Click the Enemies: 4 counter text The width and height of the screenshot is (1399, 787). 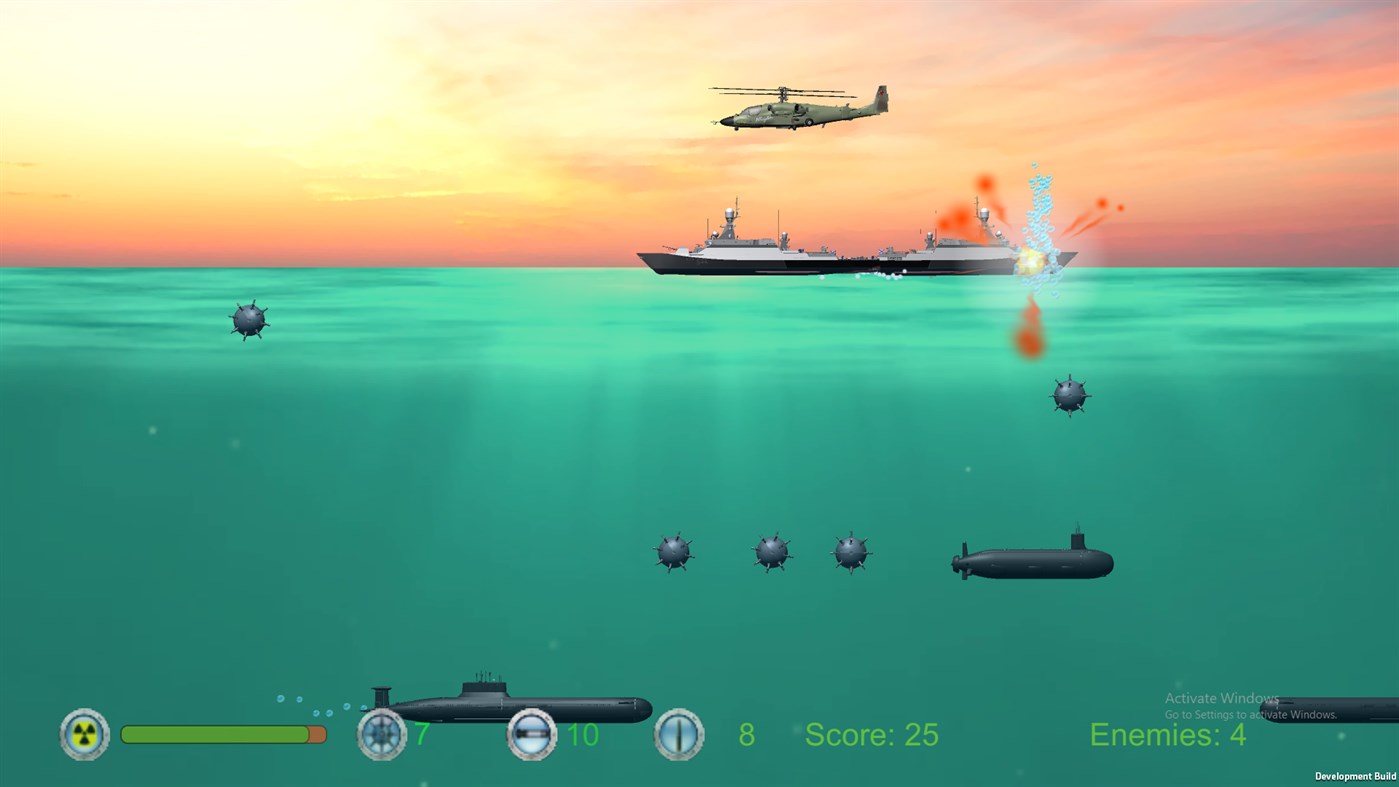[x=1167, y=735]
